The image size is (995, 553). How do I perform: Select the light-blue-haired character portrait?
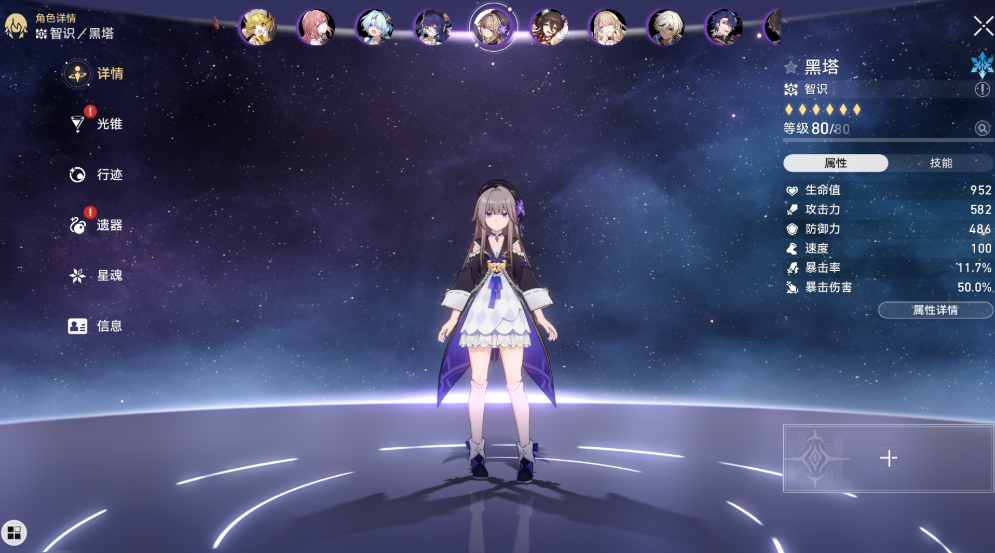click(374, 27)
